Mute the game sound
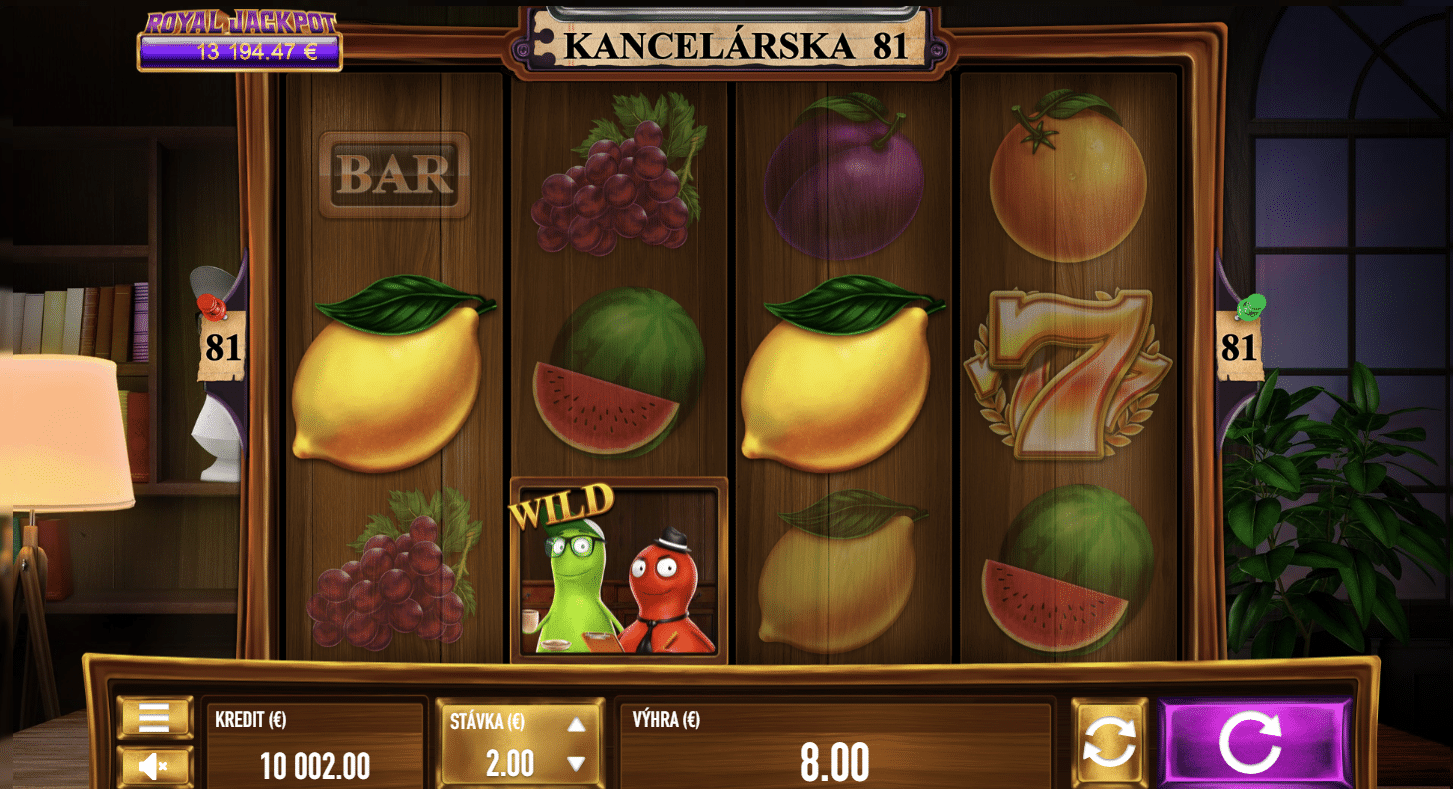This screenshot has width=1453, height=789. 156,766
